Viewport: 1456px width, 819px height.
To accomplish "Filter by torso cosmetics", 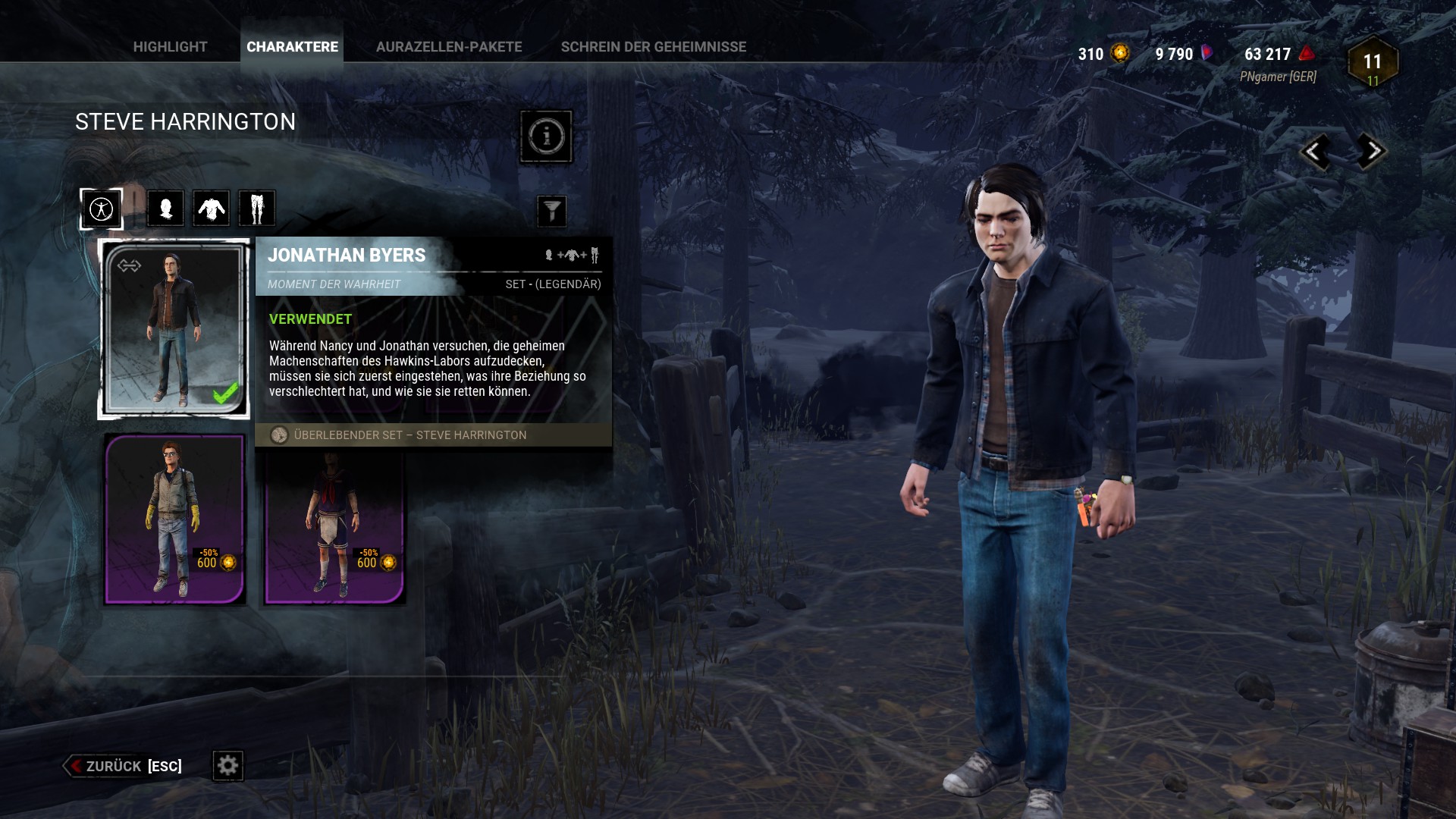I will (212, 209).
